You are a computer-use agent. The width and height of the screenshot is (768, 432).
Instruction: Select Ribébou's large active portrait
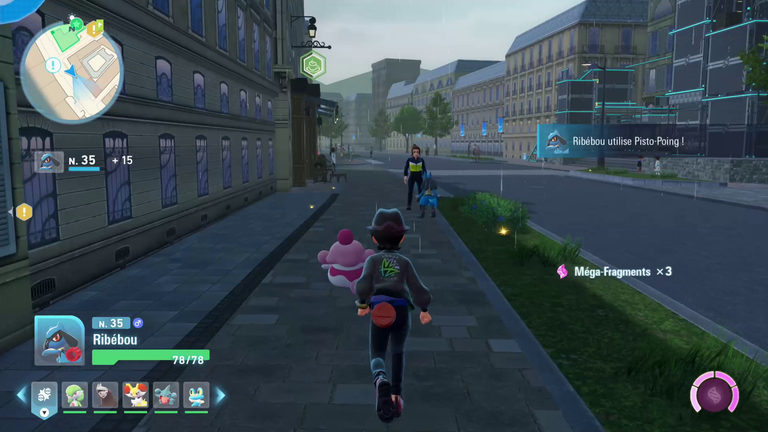59,342
